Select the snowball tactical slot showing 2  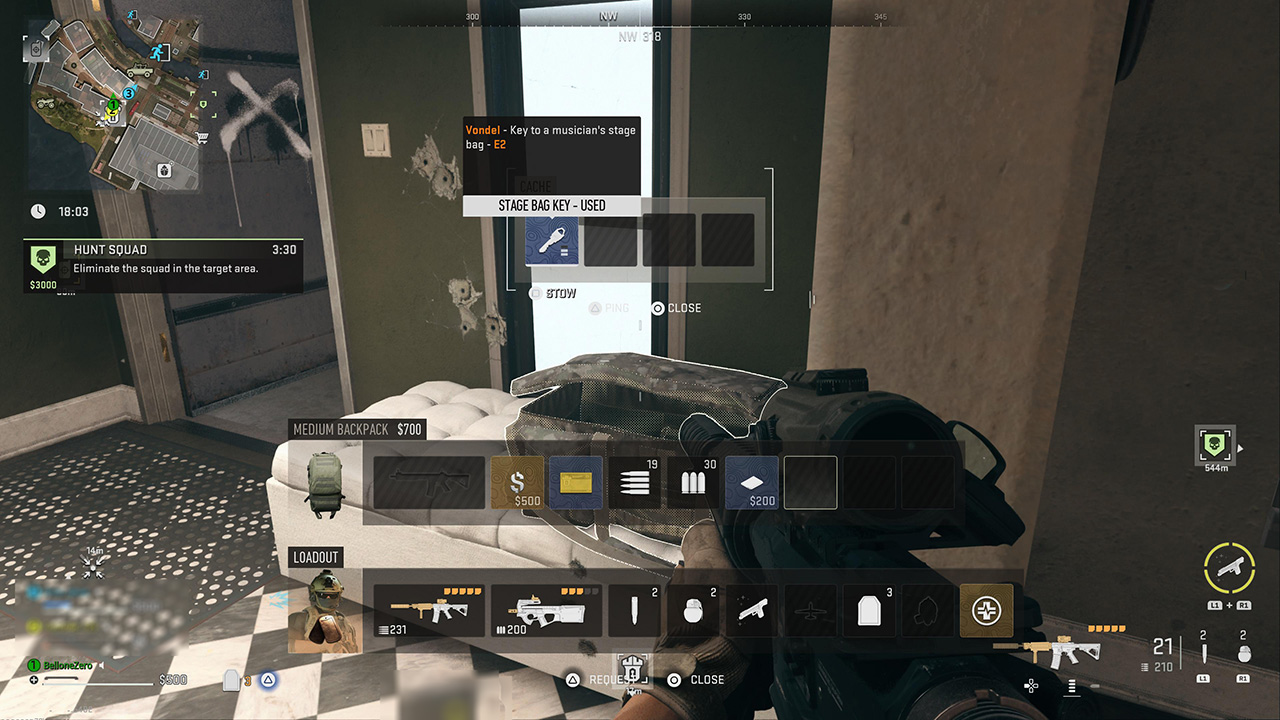693,610
